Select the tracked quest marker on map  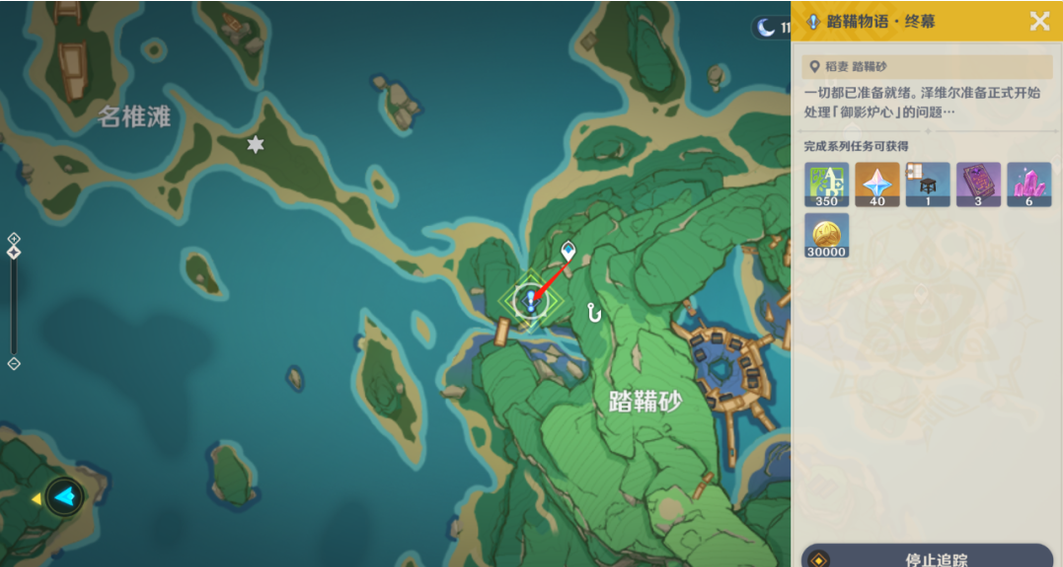530,300
